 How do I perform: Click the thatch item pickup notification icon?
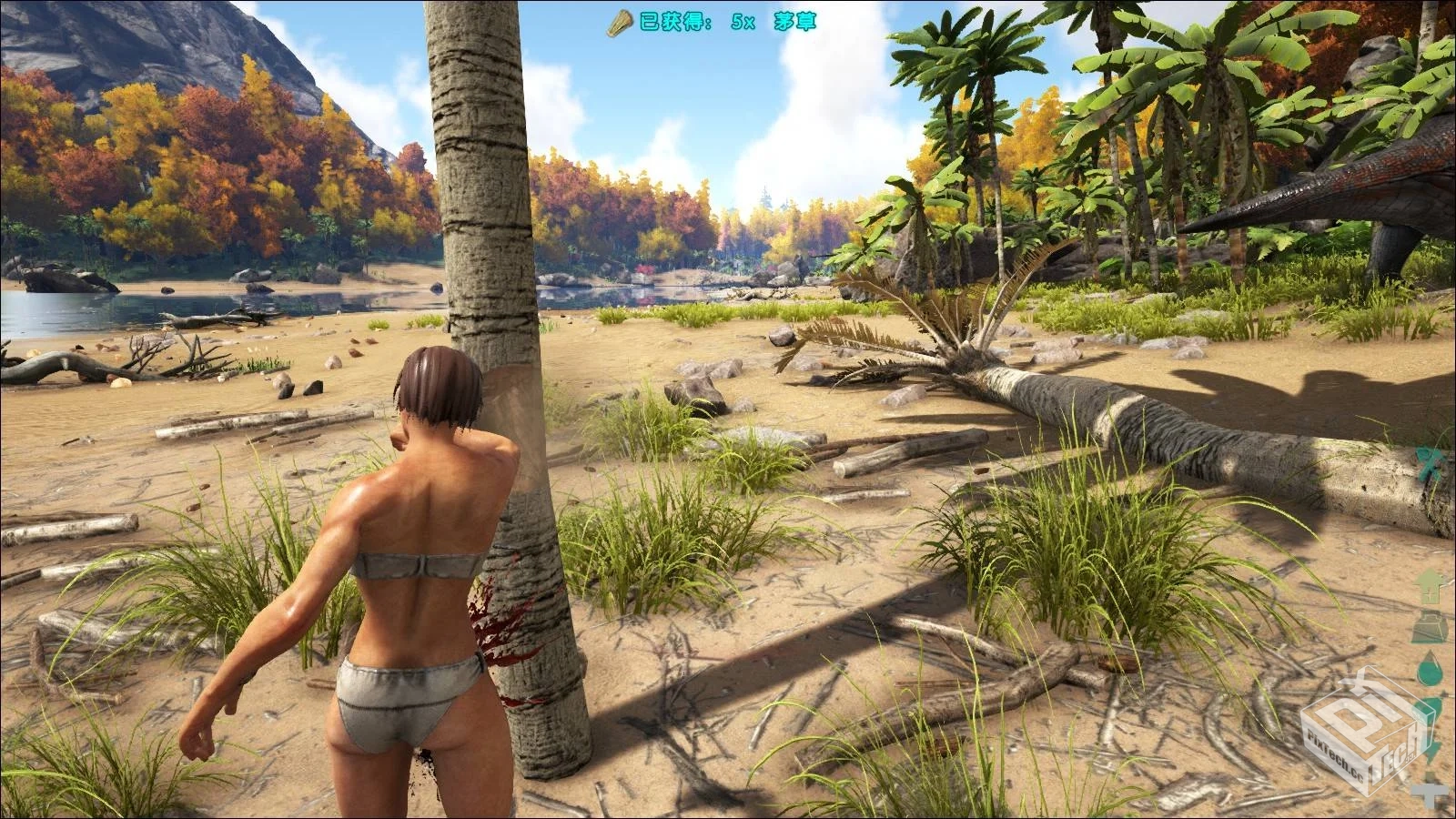(x=620, y=23)
